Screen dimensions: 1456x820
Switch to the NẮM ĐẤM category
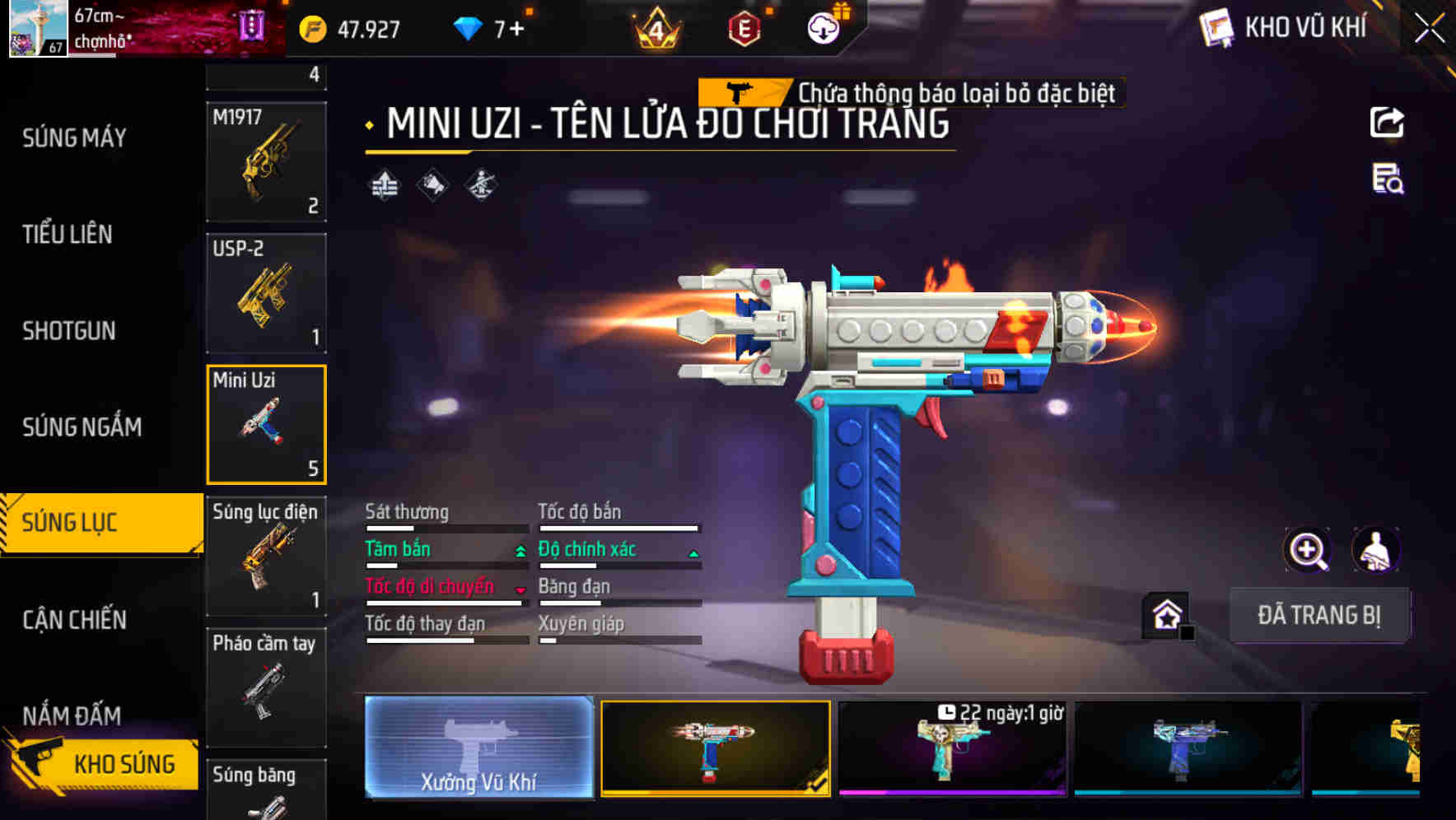pos(72,715)
